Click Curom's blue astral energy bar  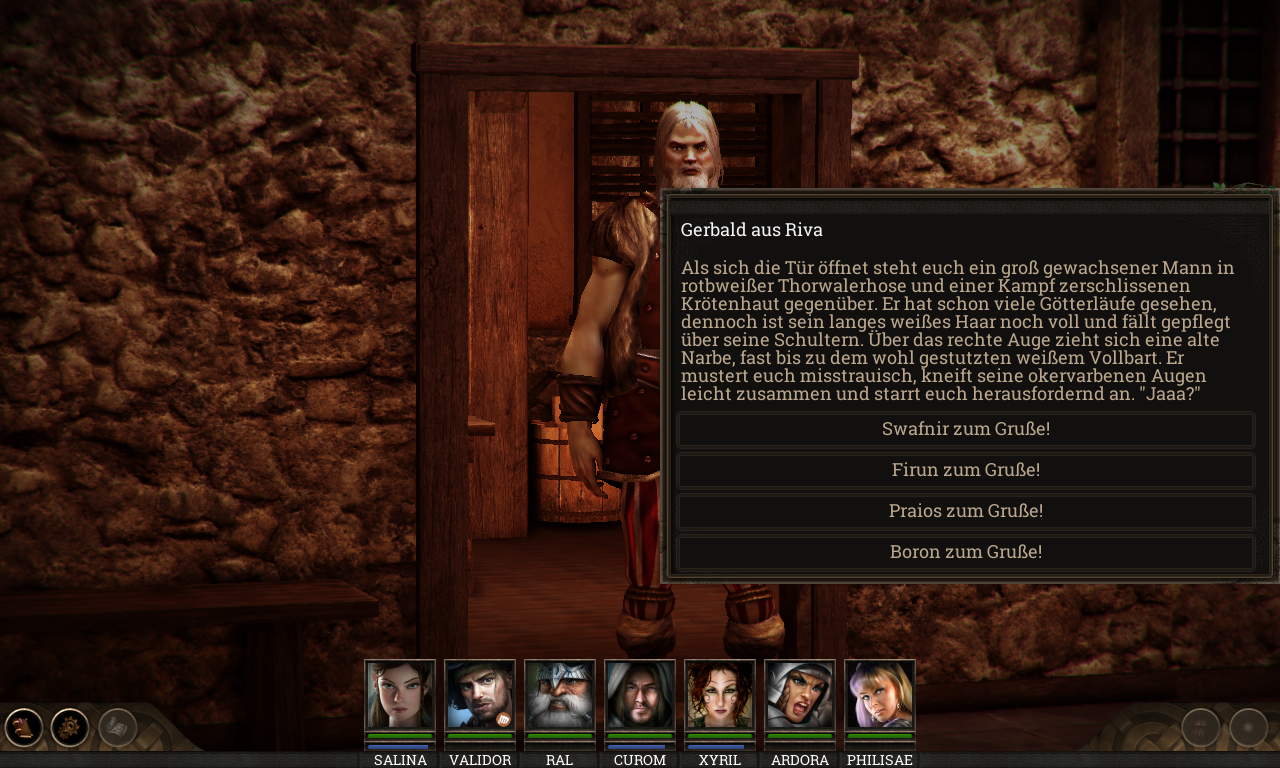pyautogui.click(x=639, y=747)
